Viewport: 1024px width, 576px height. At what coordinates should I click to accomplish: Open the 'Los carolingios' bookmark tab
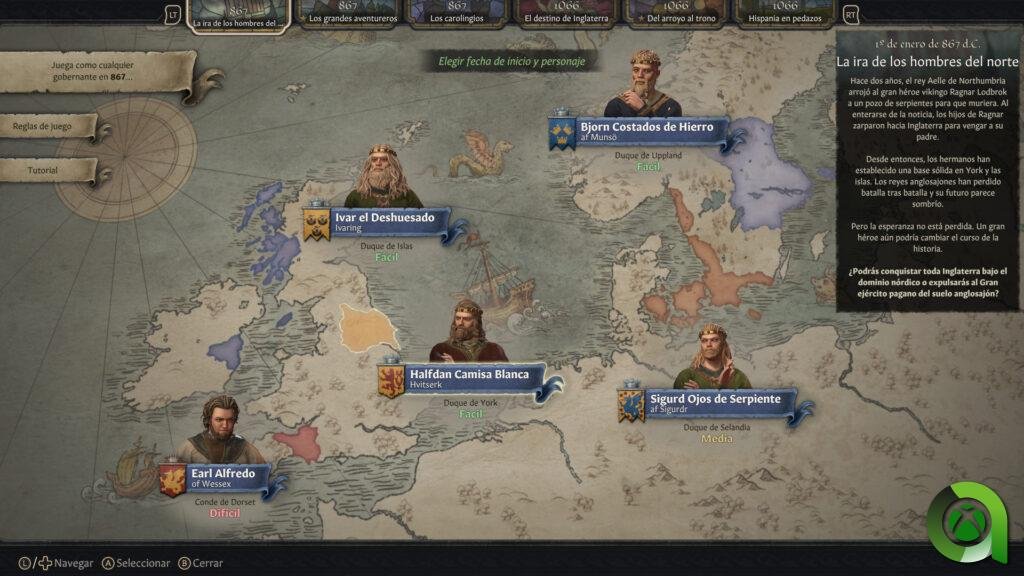[457, 14]
